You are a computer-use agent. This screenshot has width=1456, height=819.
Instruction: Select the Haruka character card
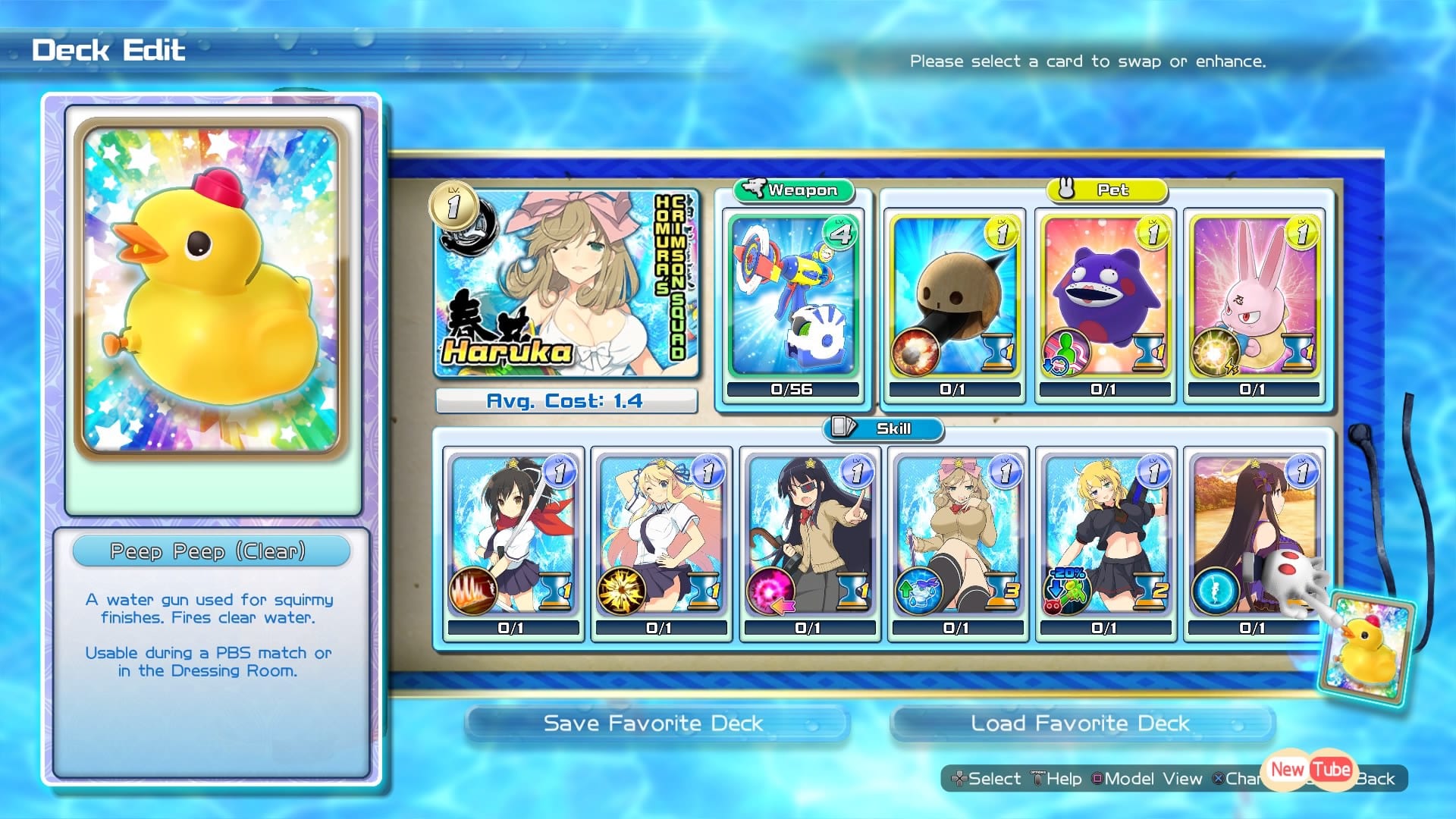[x=566, y=283]
